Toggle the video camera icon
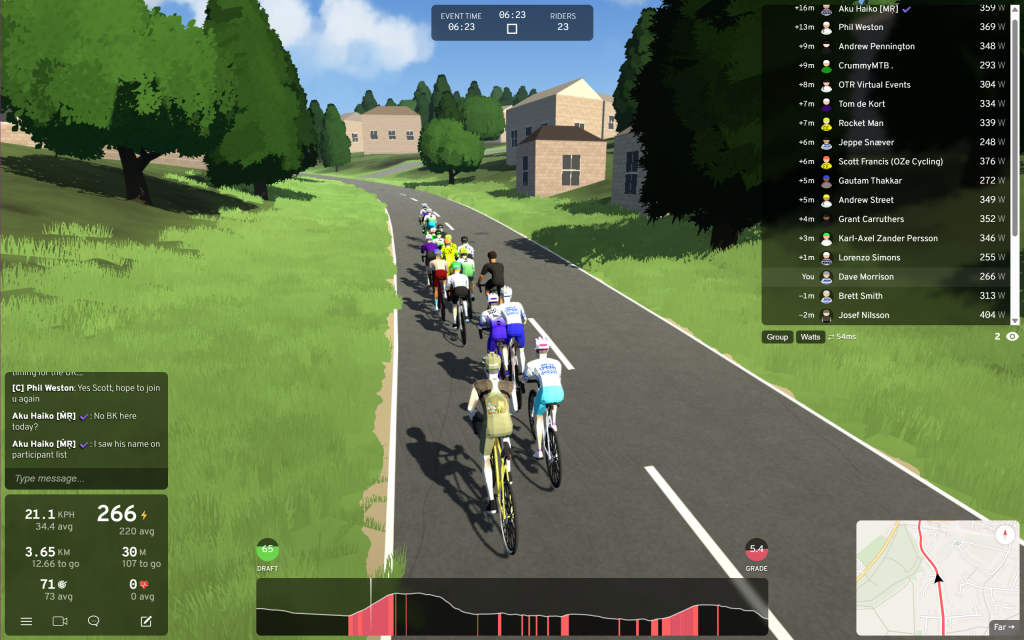The image size is (1024, 640). pos(60,621)
